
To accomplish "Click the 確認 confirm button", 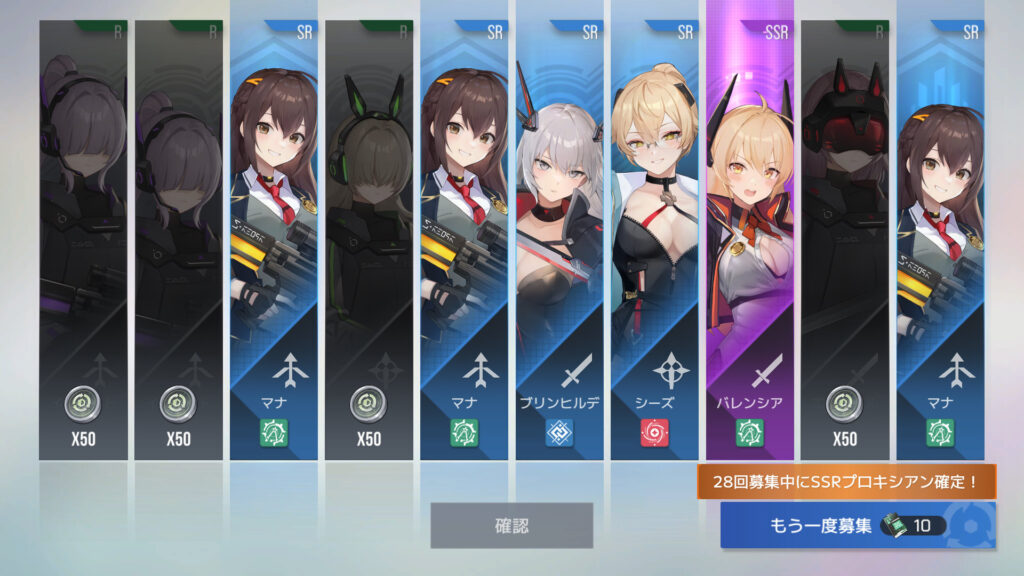I will (511, 525).
